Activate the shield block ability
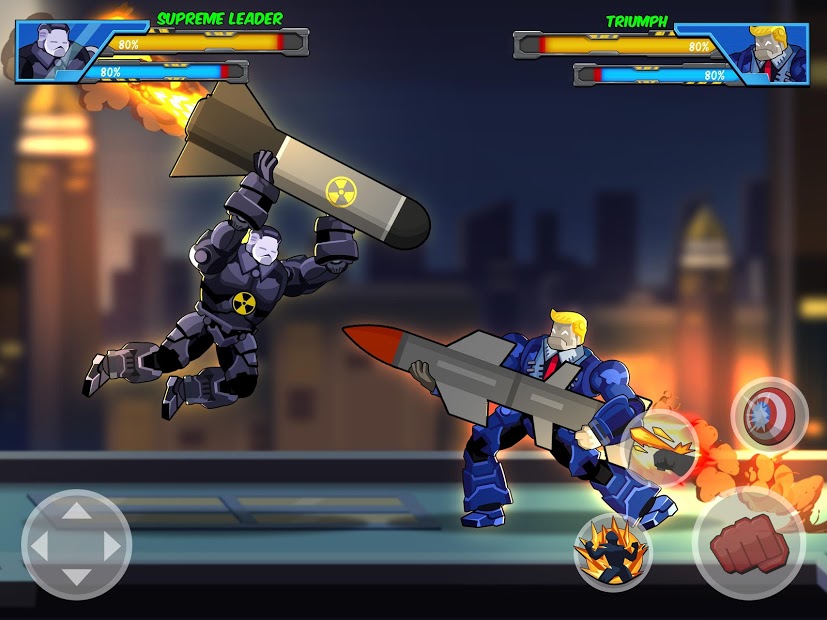The width and height of the screenshot is (827, 620). coord(768,413)
